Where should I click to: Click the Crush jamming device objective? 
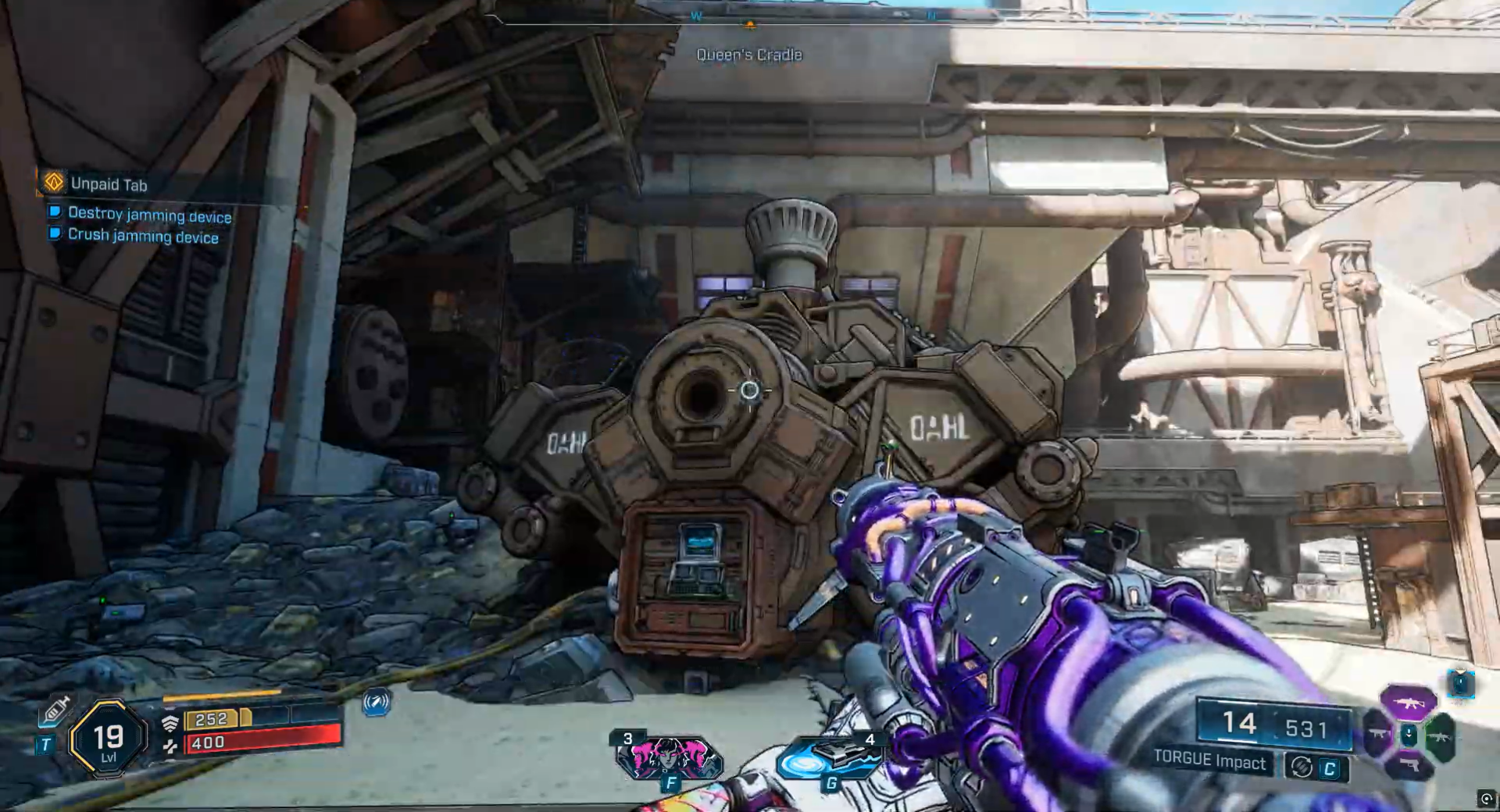coord(143,236)
